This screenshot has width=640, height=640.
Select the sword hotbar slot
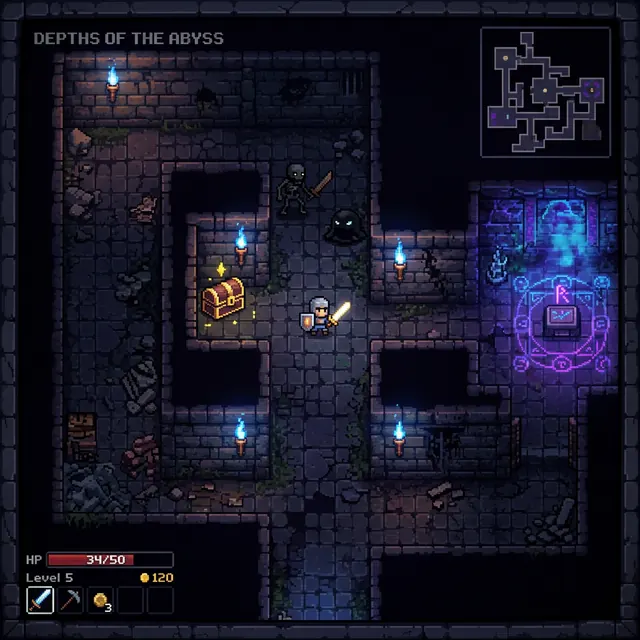coord(39,600)
